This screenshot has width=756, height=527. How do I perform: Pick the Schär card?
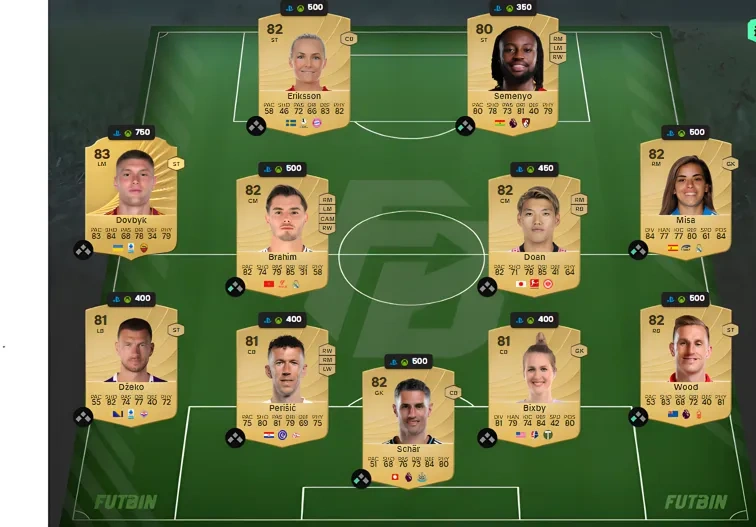(x=408, y=421)
